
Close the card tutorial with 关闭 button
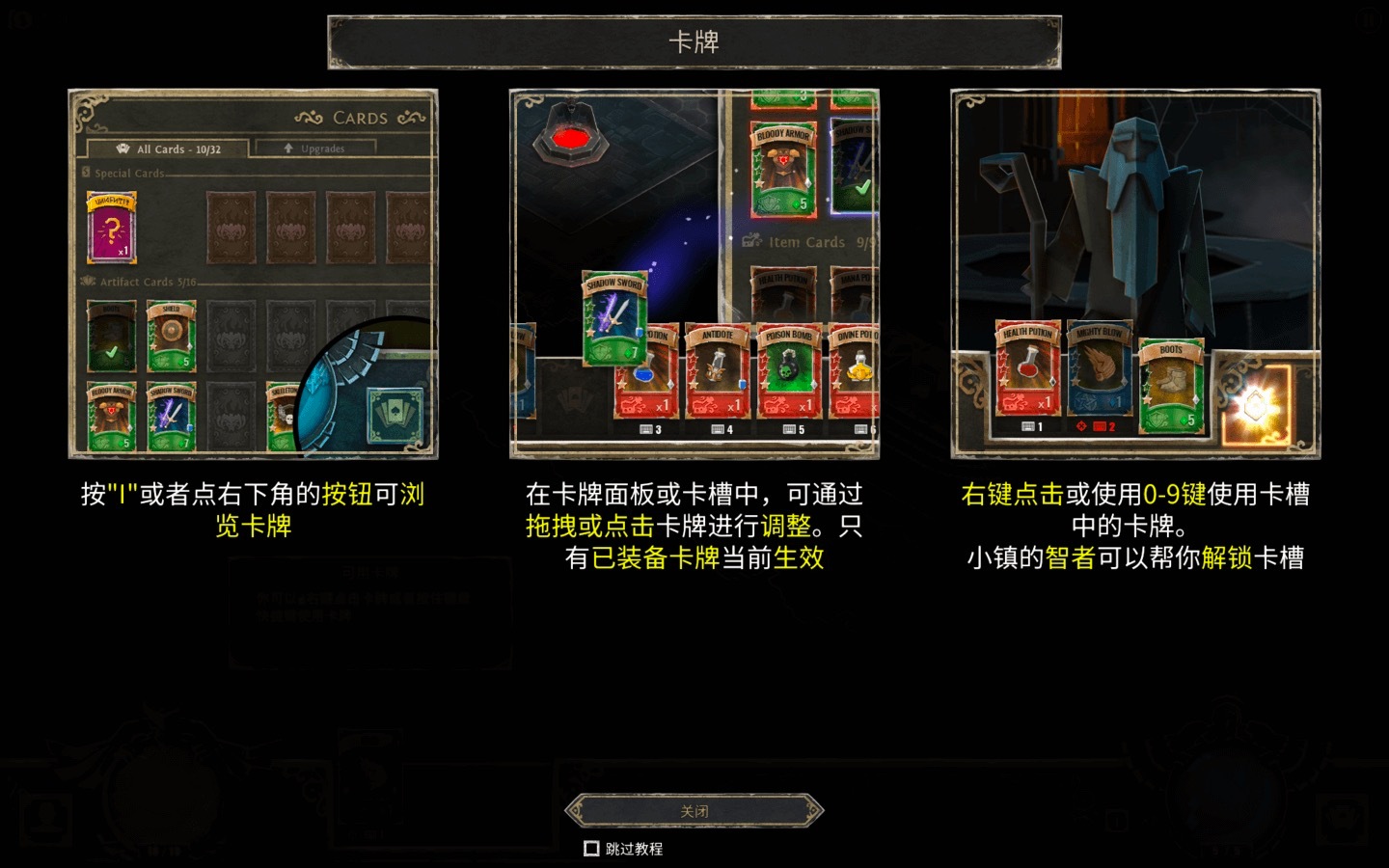694,811
